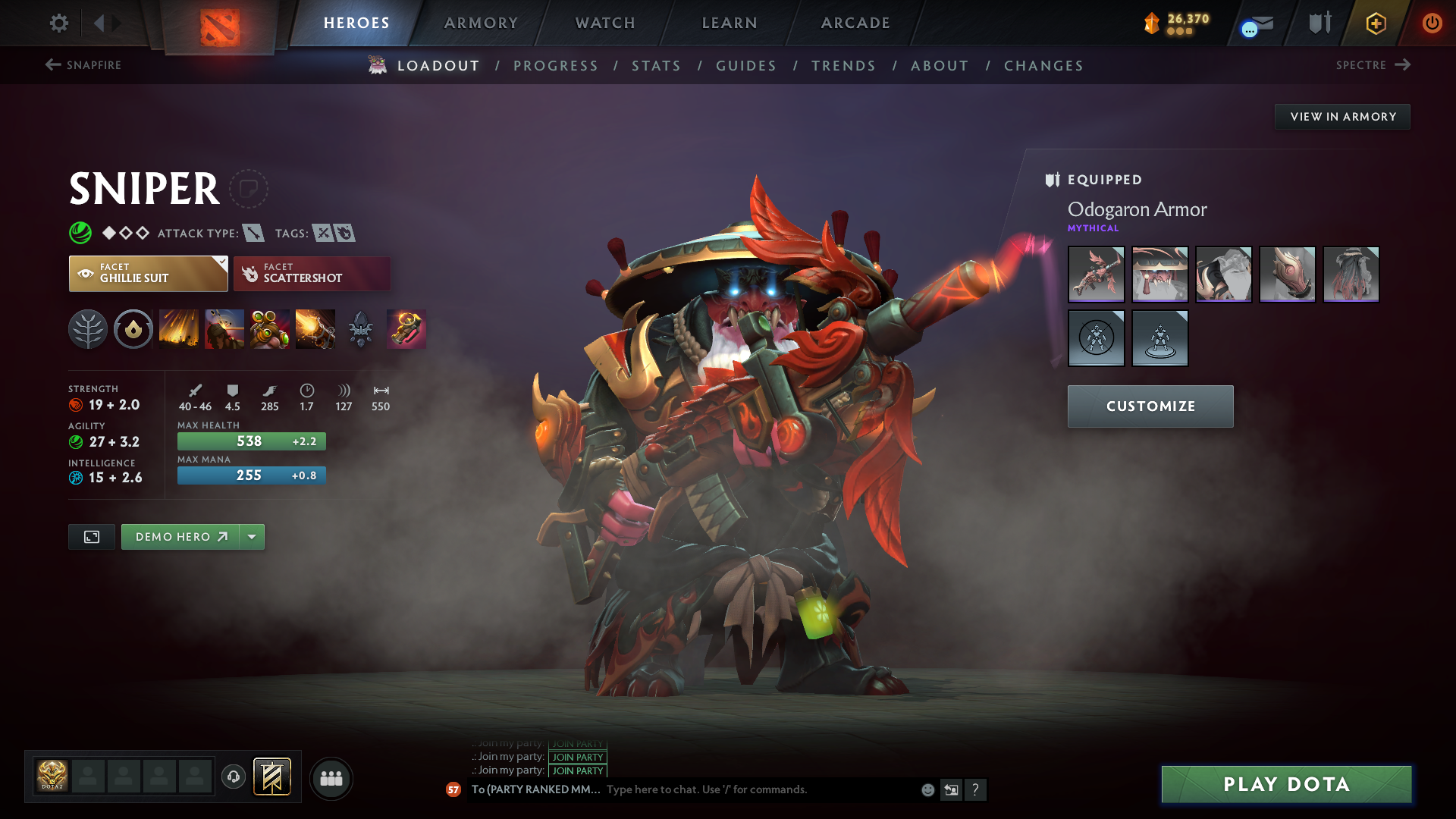This screenshot has width=1456, height=819.
Task: Go to next hero Spectre
Action: point(1373,65)
